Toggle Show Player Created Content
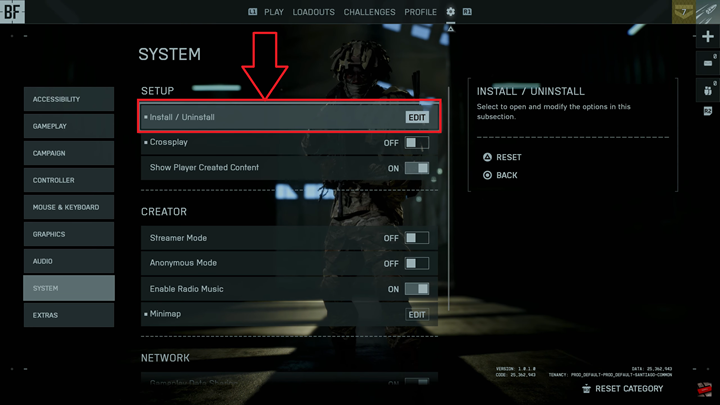 pyautogui.click(x=417, y=168)
